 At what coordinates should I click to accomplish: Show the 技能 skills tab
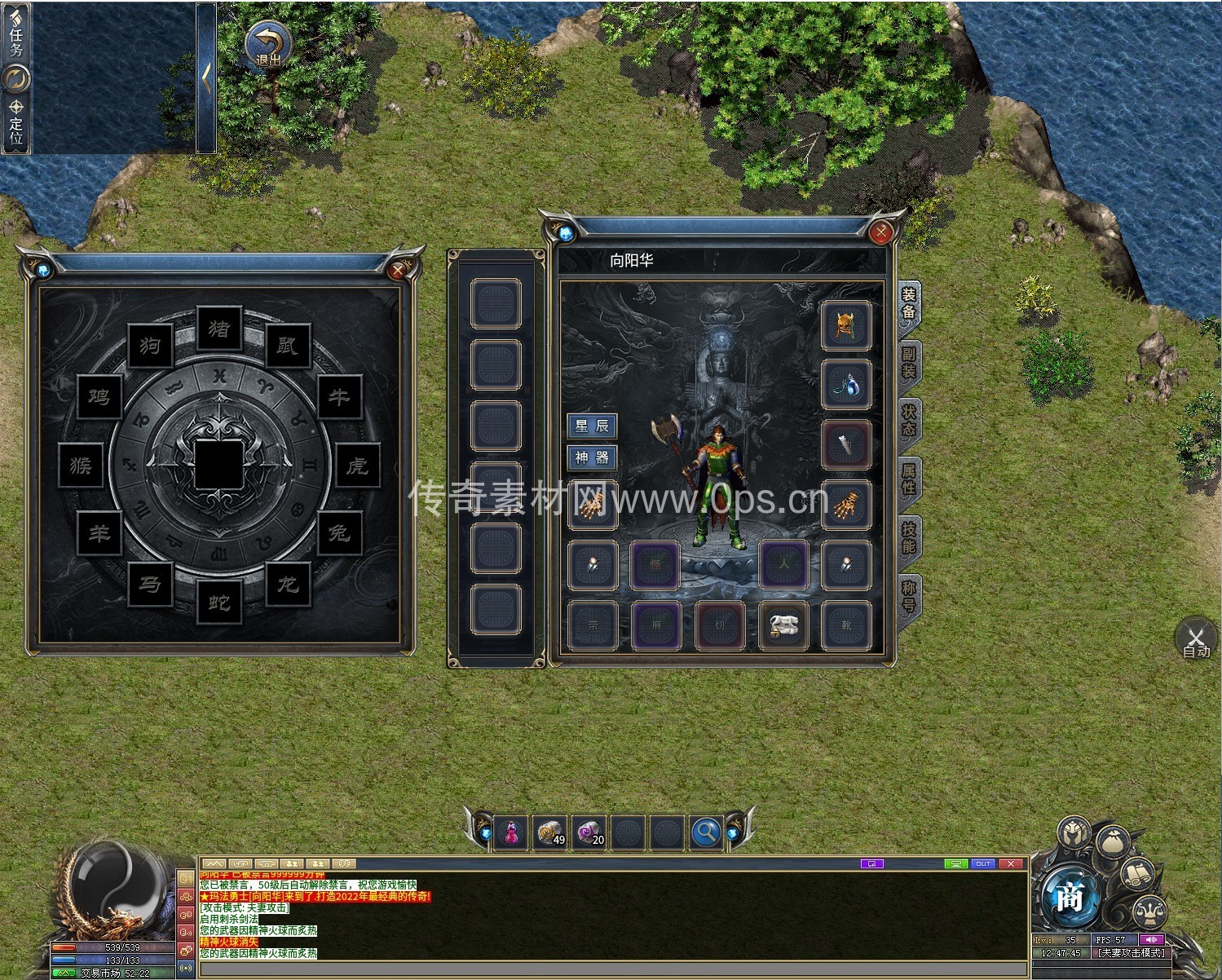909,538
